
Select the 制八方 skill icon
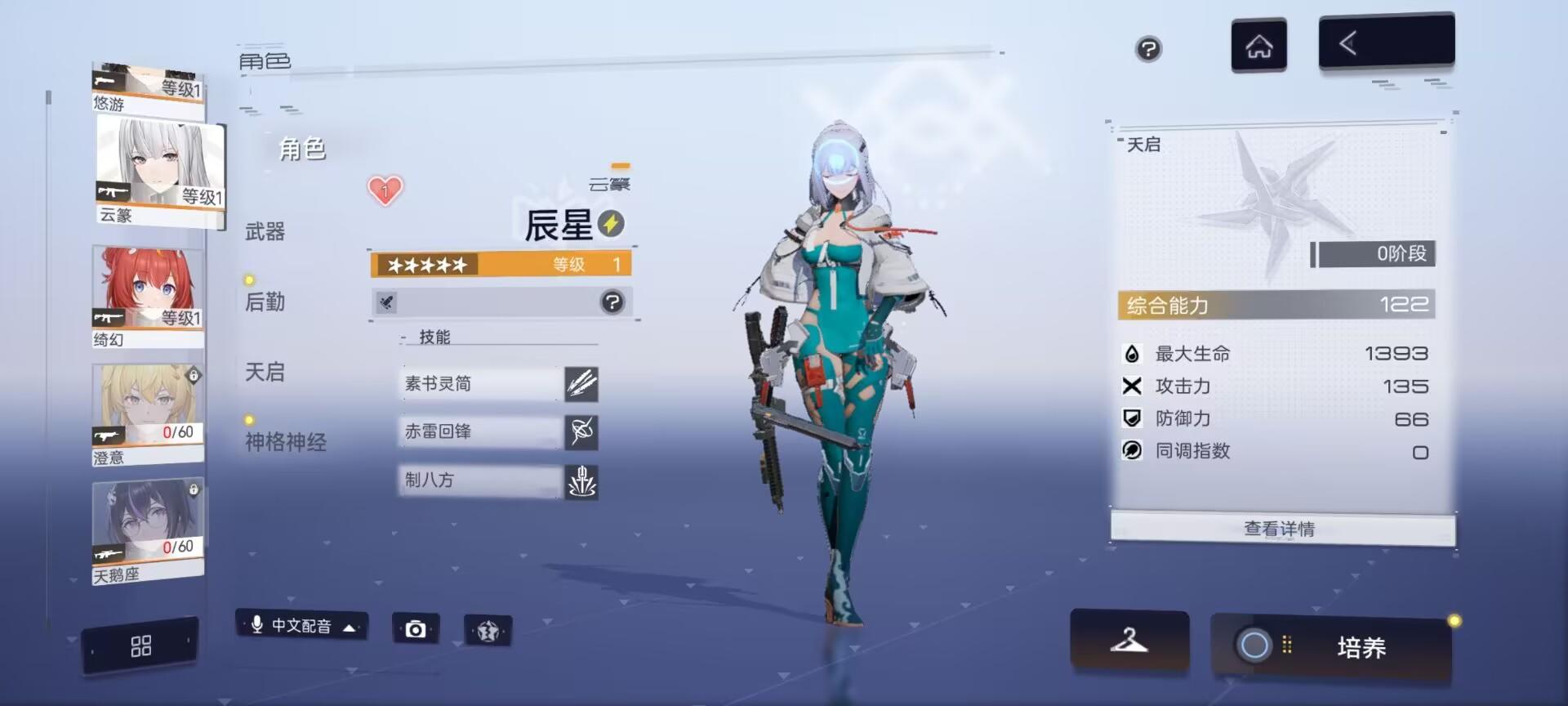[581, 482]
